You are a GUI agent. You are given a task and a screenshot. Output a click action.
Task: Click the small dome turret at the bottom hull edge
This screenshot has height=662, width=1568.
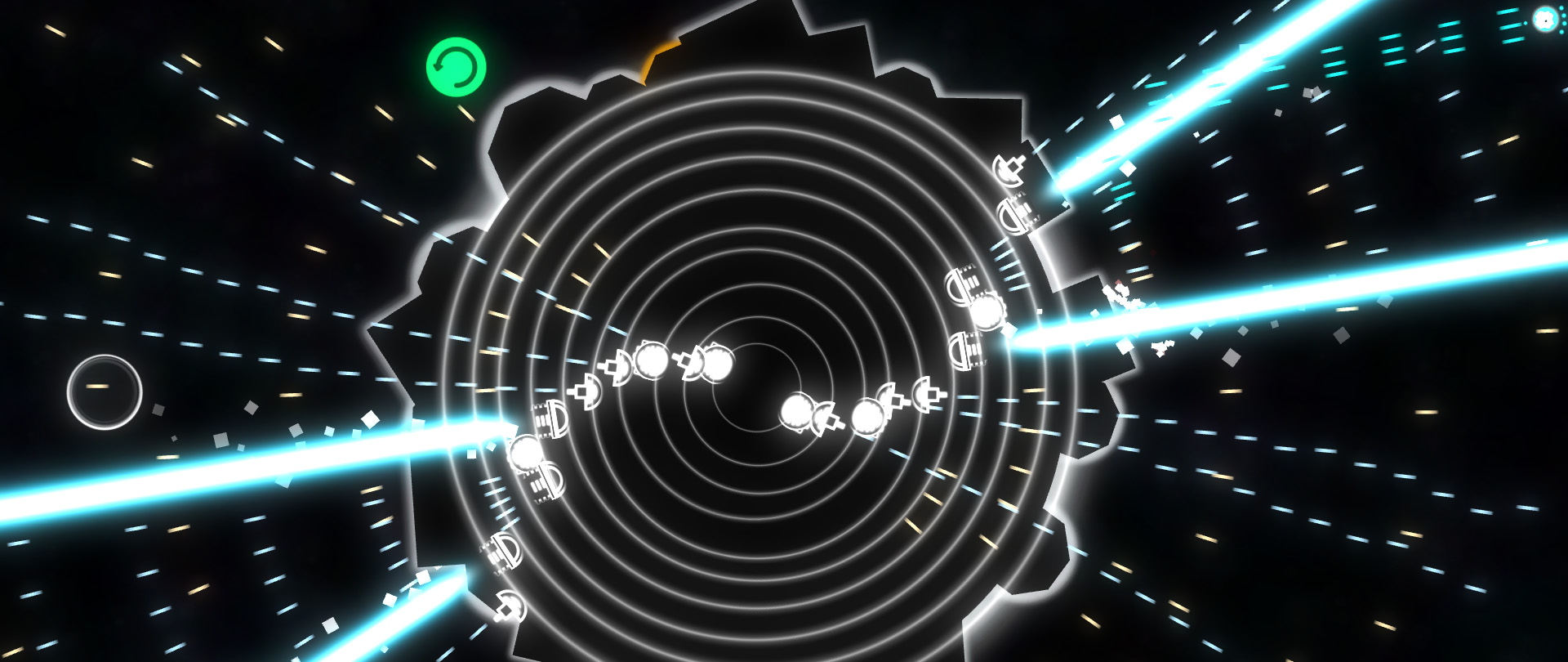click(x=511, y=608)
